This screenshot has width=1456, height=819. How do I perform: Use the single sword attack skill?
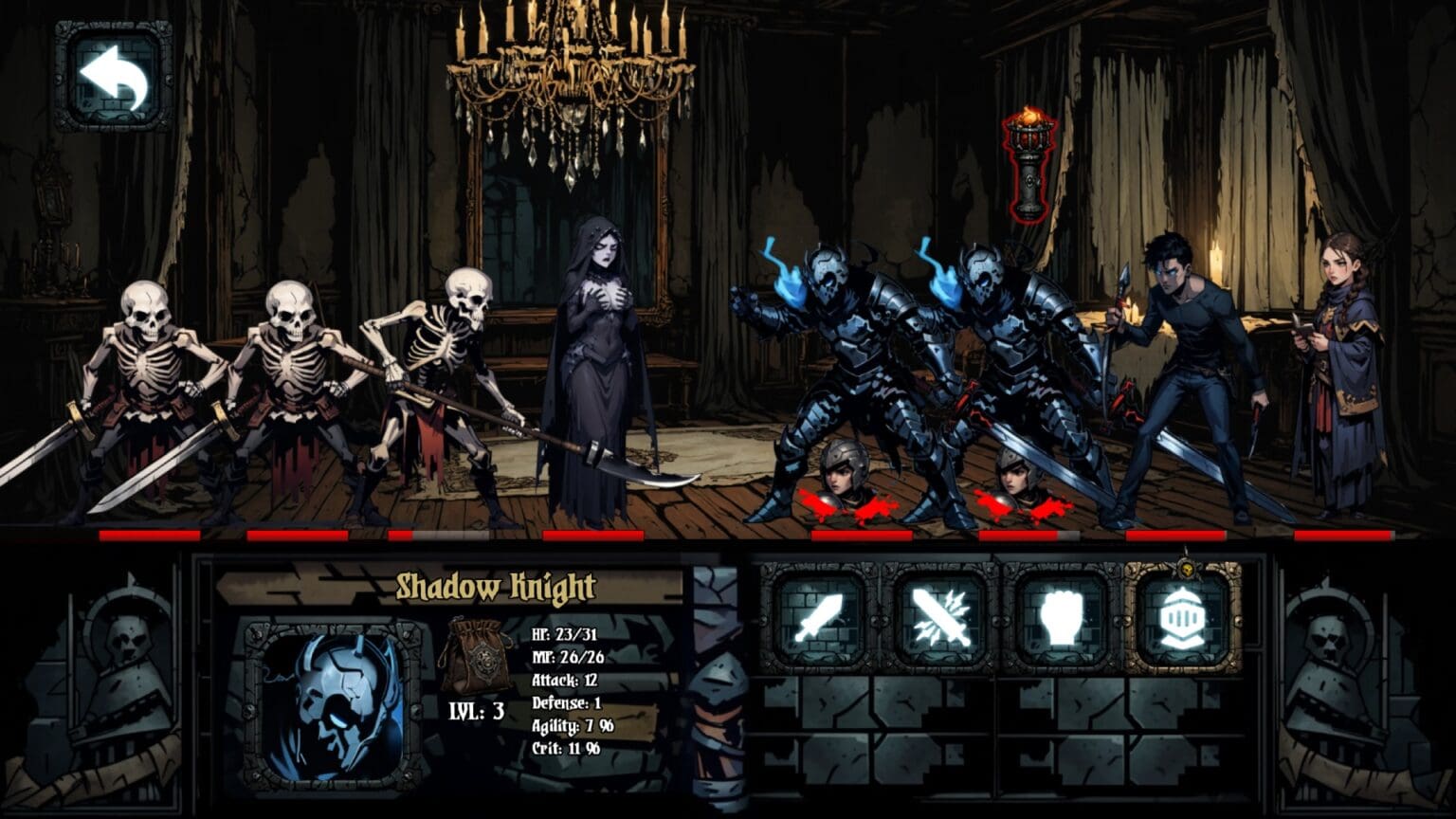pos(821,617)
